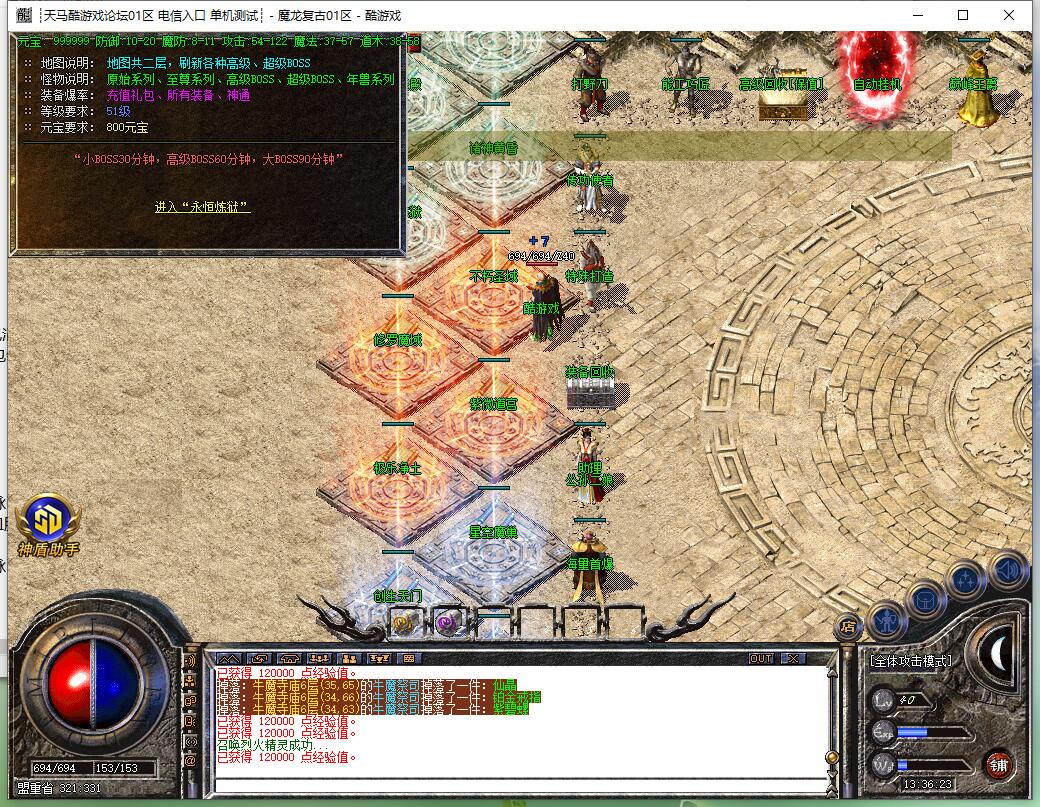Open the round character silhouette button
1040x807 pixels.
click(886, 620)
